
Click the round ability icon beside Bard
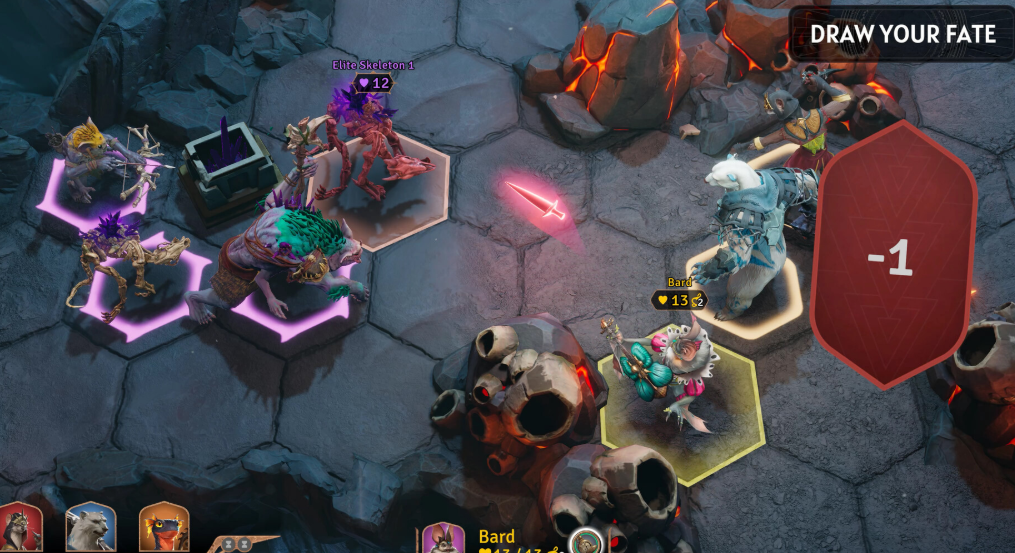point(585,542)
